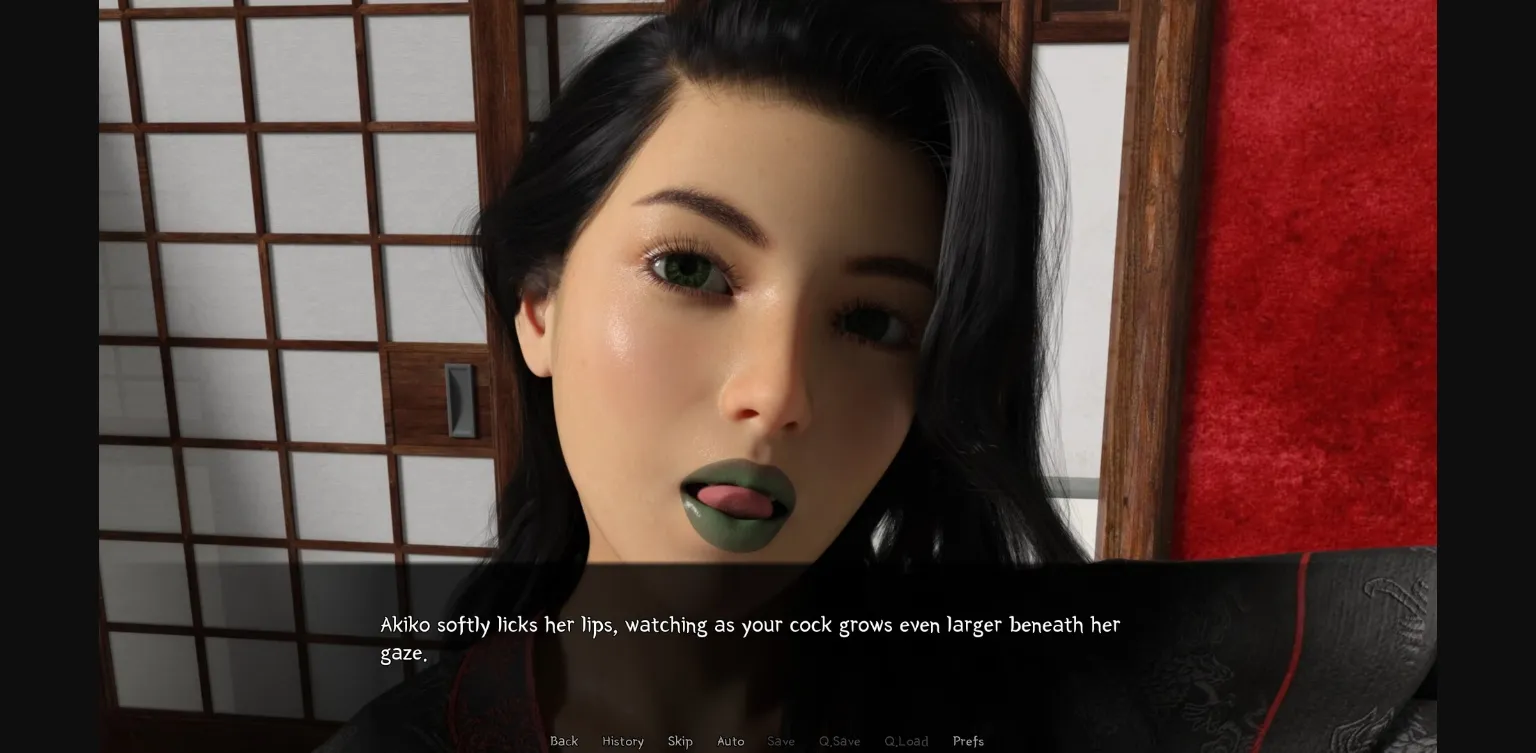Enable Auto mode for automatic text advance

pyautogui.click(x=731, y=741)
